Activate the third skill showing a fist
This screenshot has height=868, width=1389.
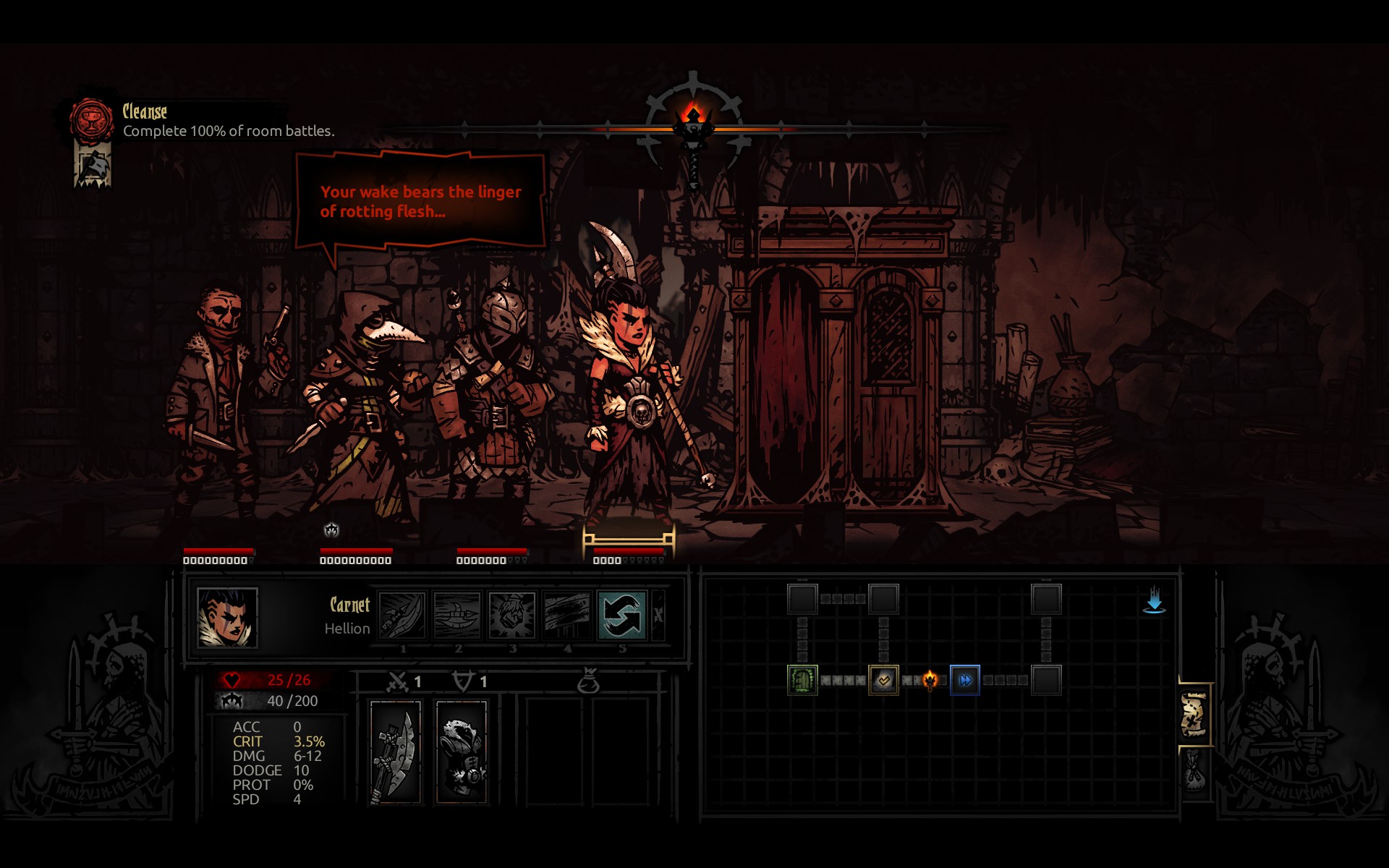(x=512, y=615)
